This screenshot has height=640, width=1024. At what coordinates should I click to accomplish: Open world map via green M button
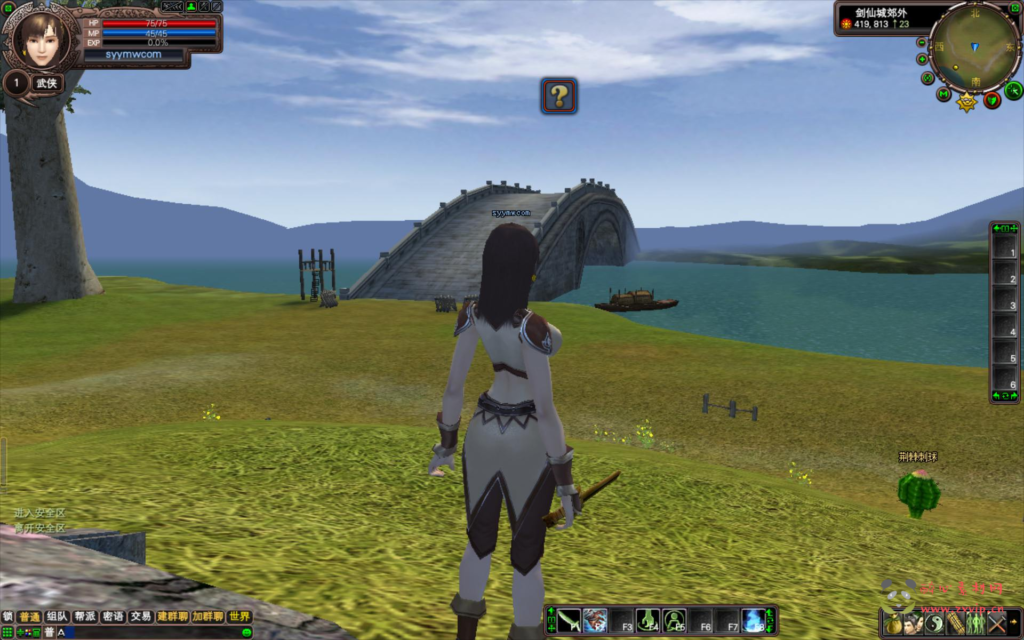coord(944,95)
